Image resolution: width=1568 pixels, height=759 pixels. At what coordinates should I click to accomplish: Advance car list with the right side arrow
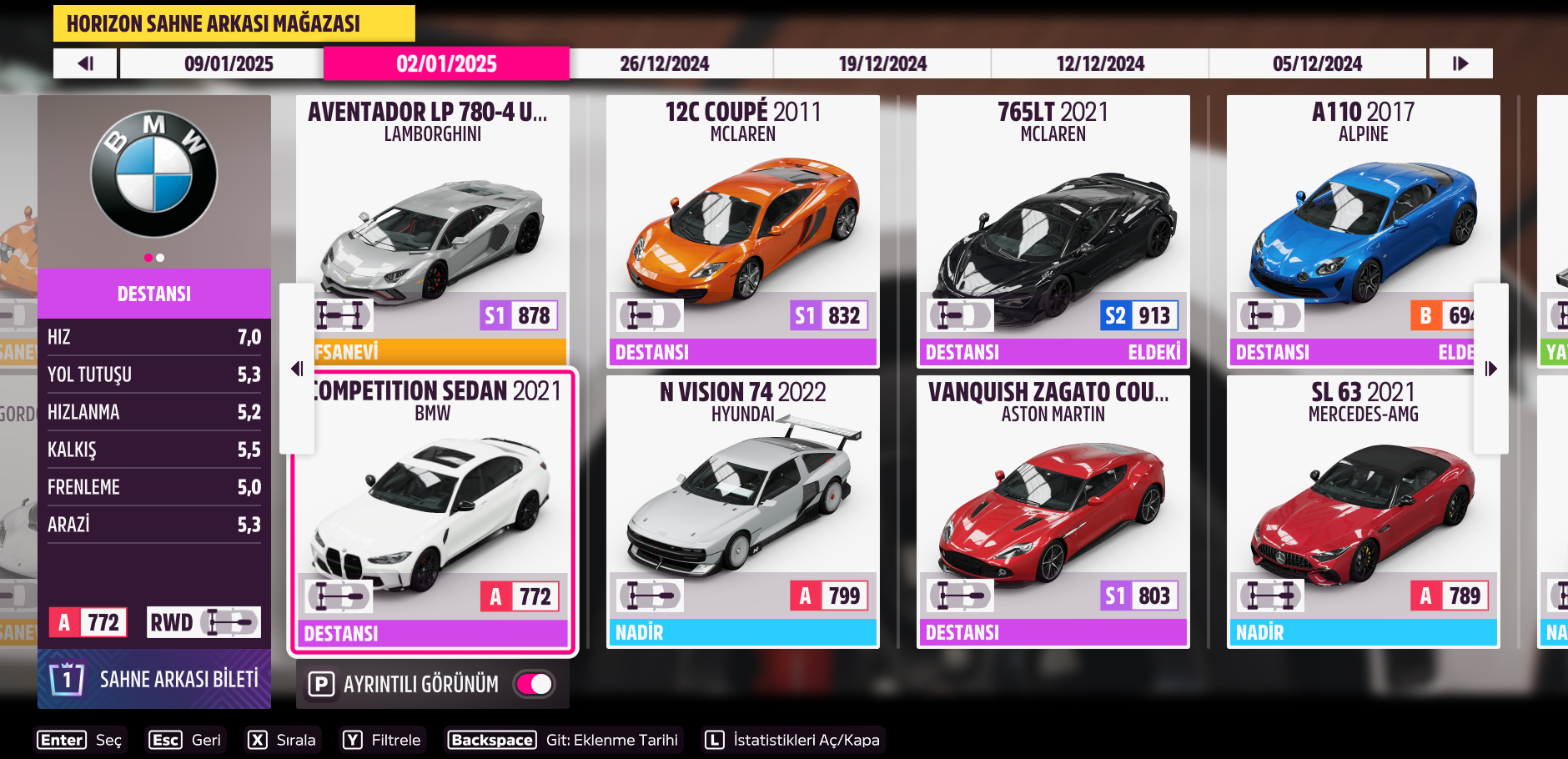point(1490,369)
